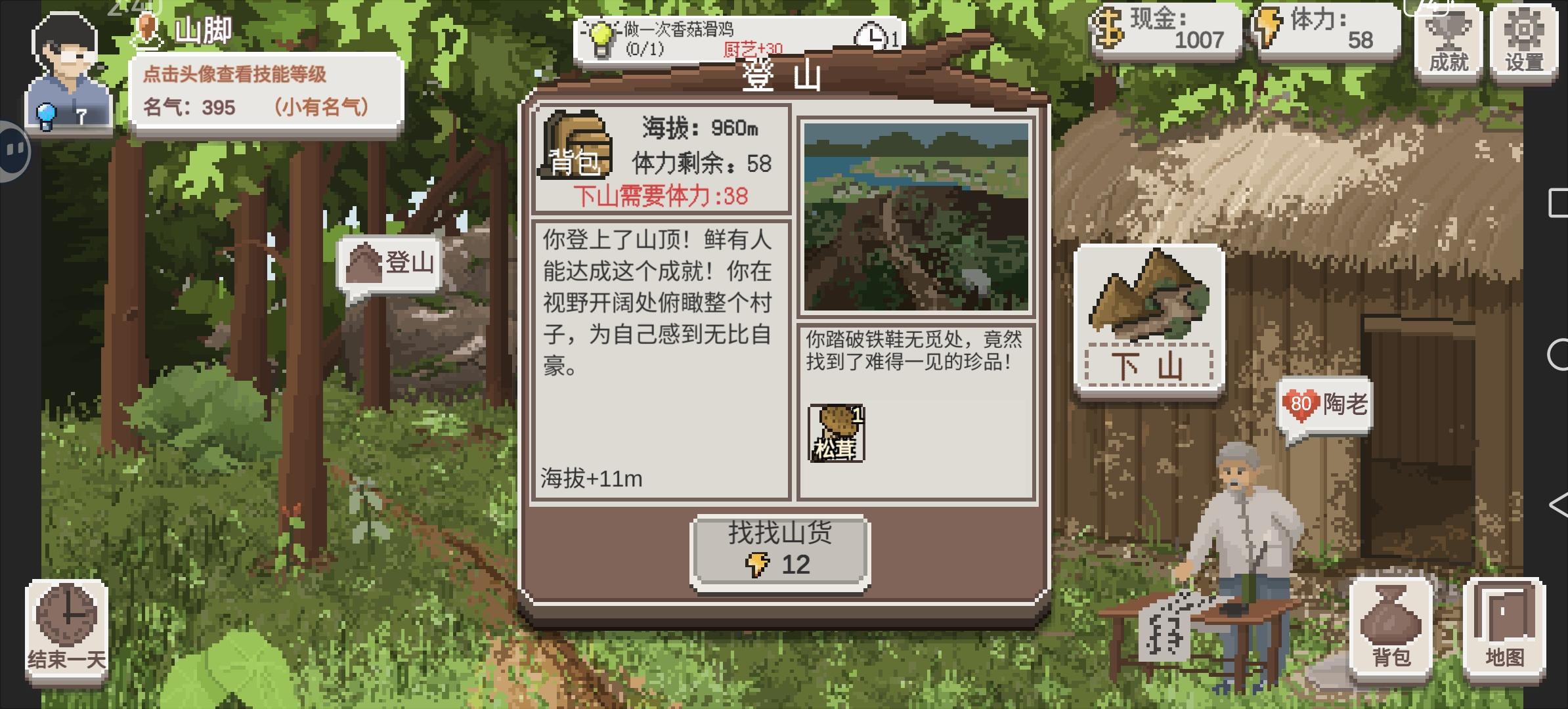Open the settings (设置) menu
The width and height of the screenshot is (1568, 709).
point(1525,41)
